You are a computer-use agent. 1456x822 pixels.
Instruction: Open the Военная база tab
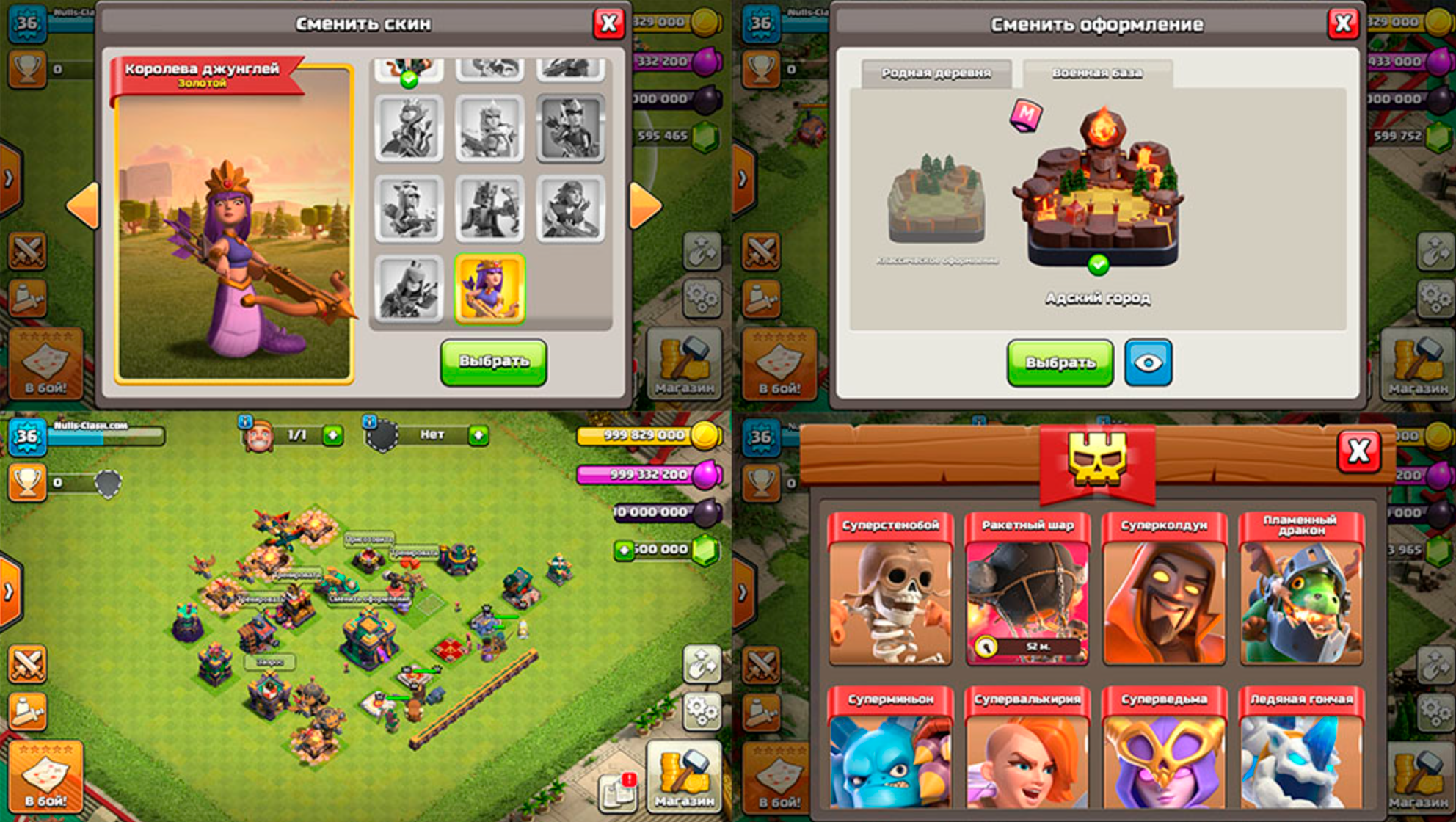coord(1097,73)
